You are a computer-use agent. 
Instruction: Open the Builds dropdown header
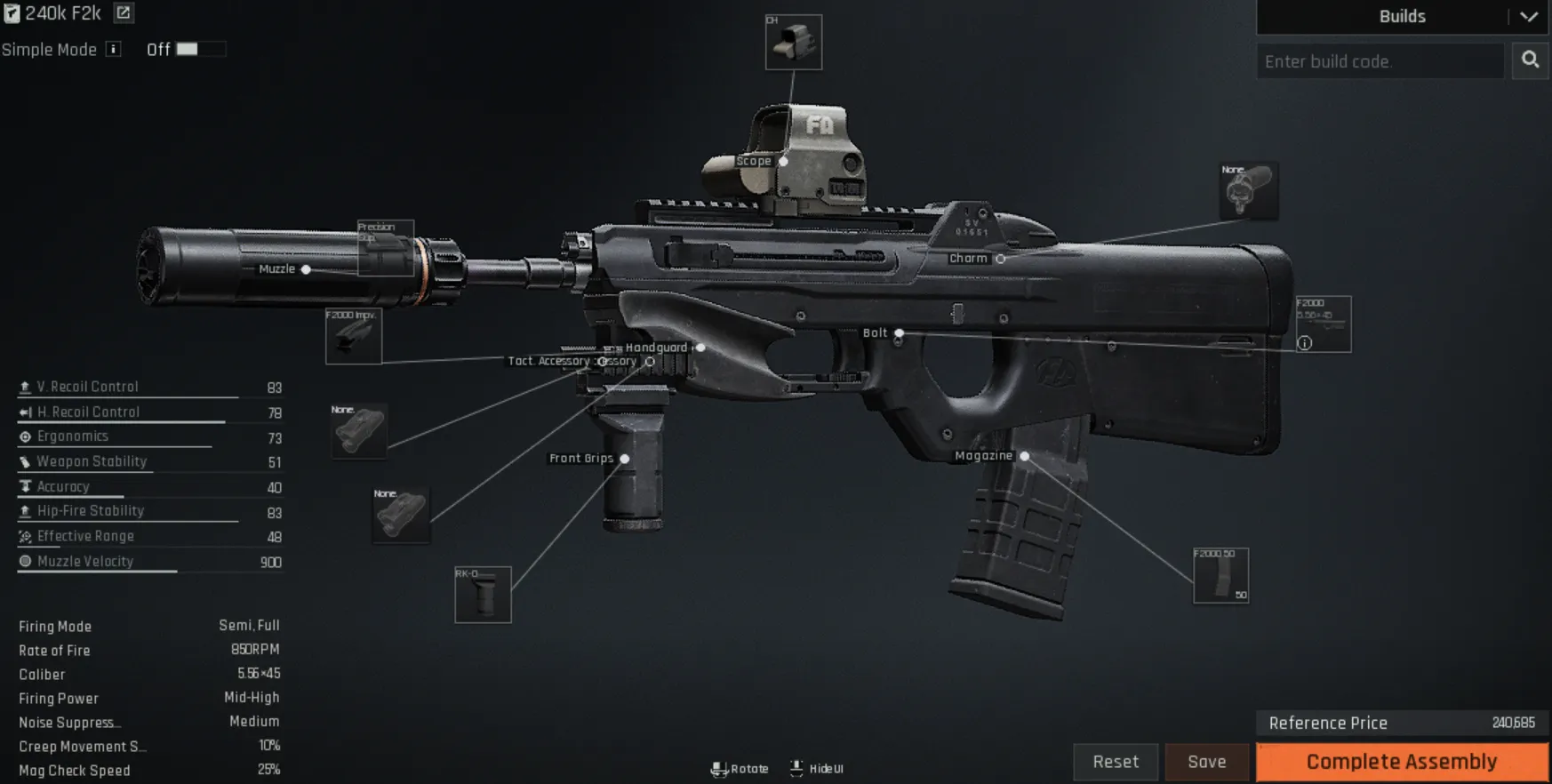coord(1403,16)
